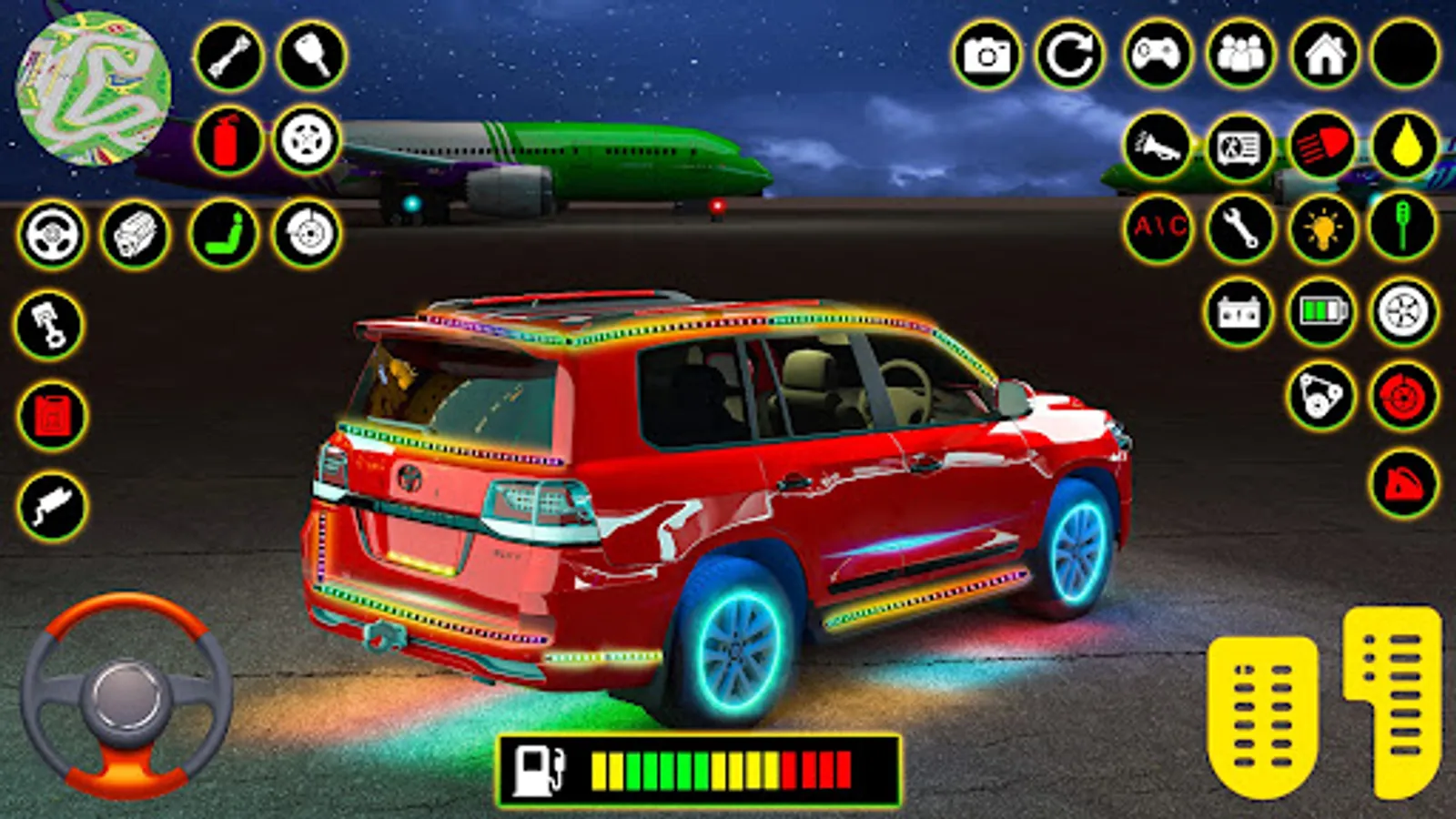Click the red fire extinguisher icon
Screen dimensions: 1456x819
227,141
